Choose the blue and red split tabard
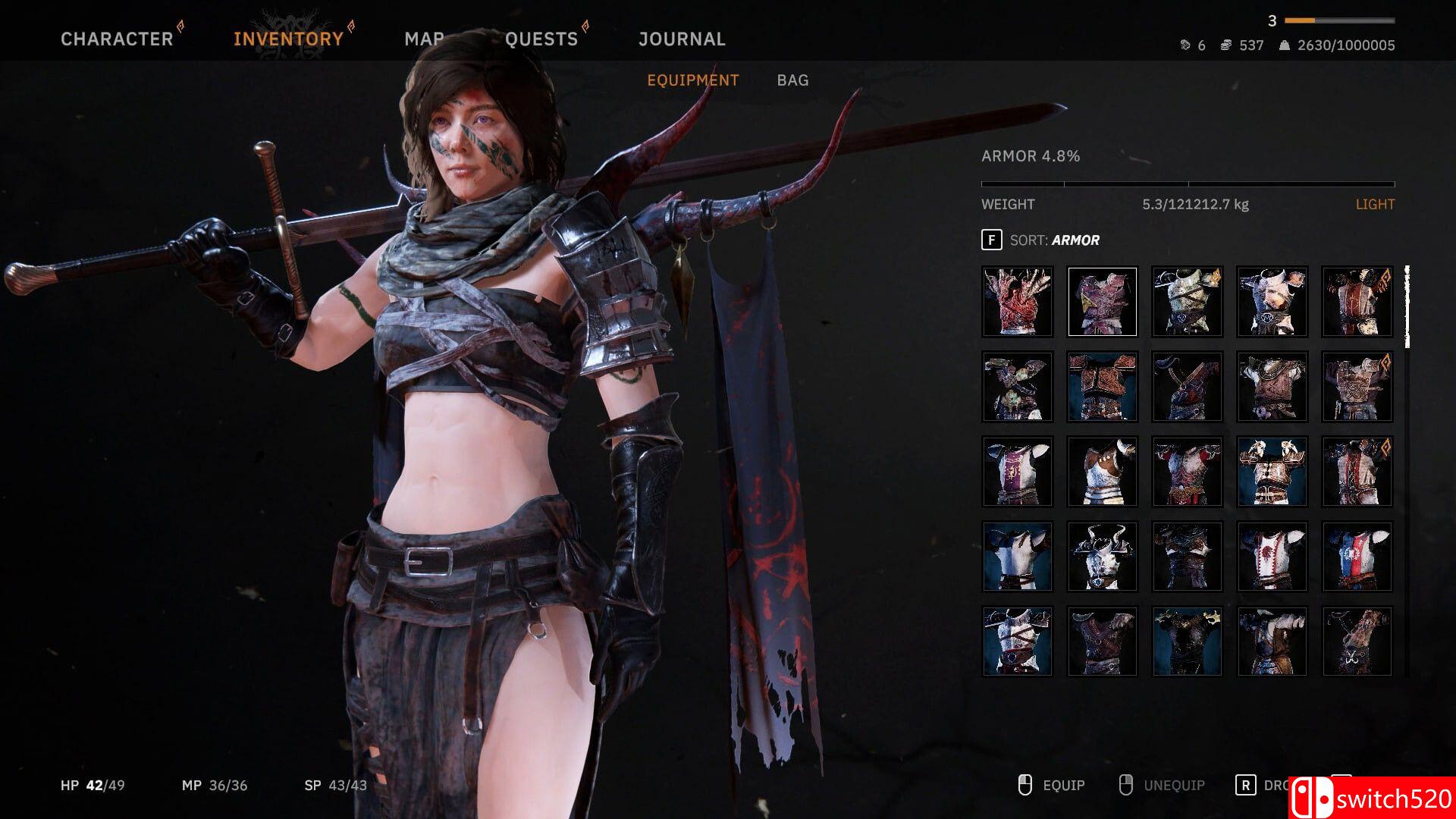 [x=1357, y=556]
